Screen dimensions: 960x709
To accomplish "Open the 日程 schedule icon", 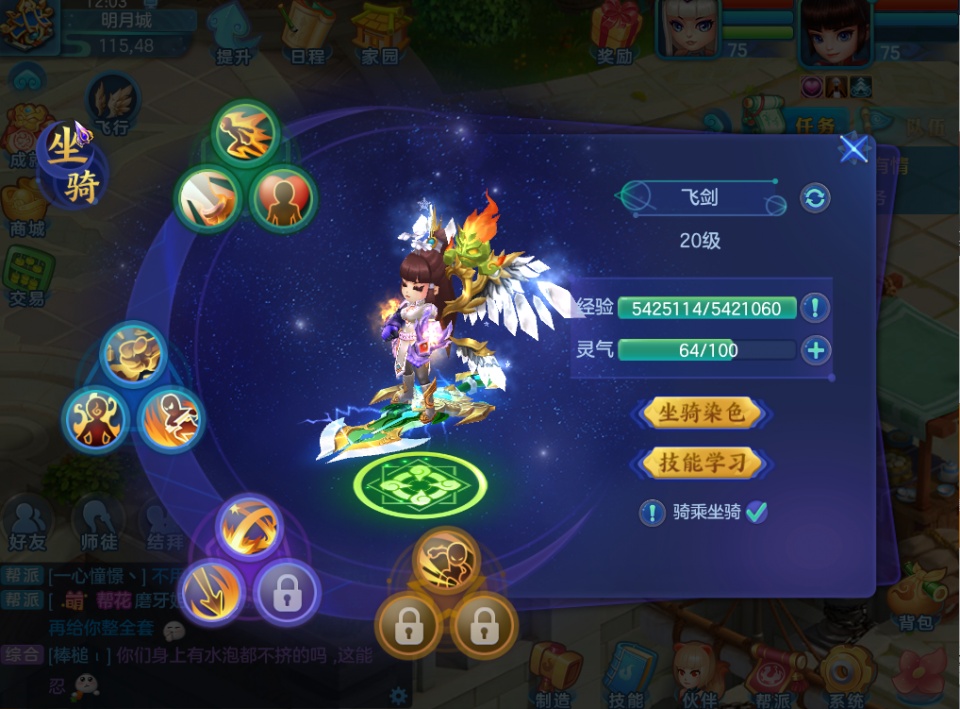I will (306, 30).
